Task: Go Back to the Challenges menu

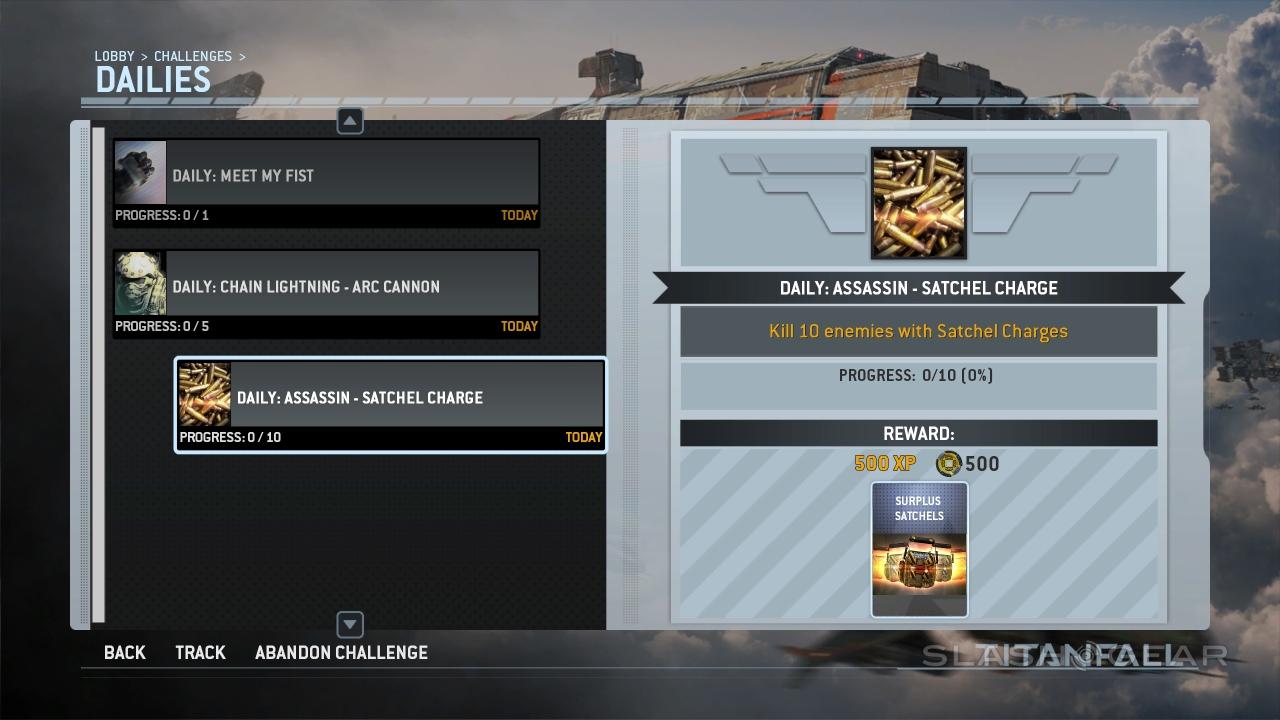Action: pyautogui.click(x=125, y=653)
